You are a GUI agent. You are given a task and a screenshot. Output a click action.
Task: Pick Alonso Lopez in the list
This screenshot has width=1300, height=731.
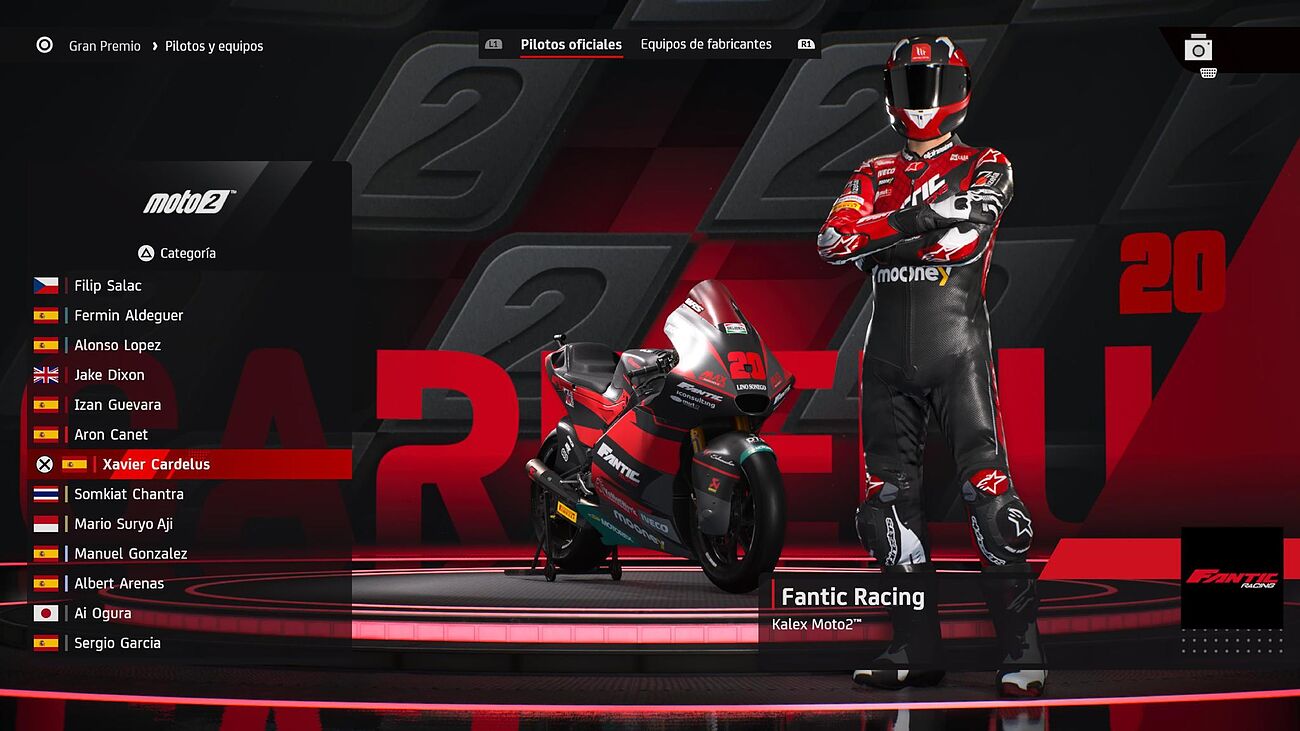click(x=117, y=346)
